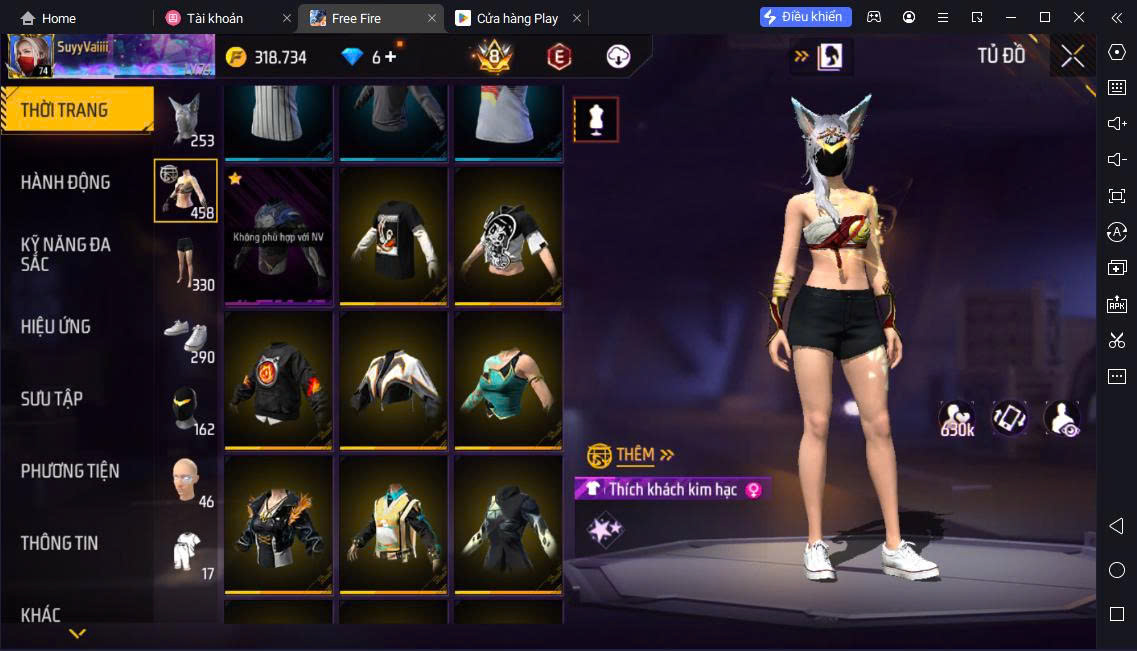Open the HIỆU ỨNG effects tab
The image size is (1137, 651).
pyautogui.click(x=56, y=326)
